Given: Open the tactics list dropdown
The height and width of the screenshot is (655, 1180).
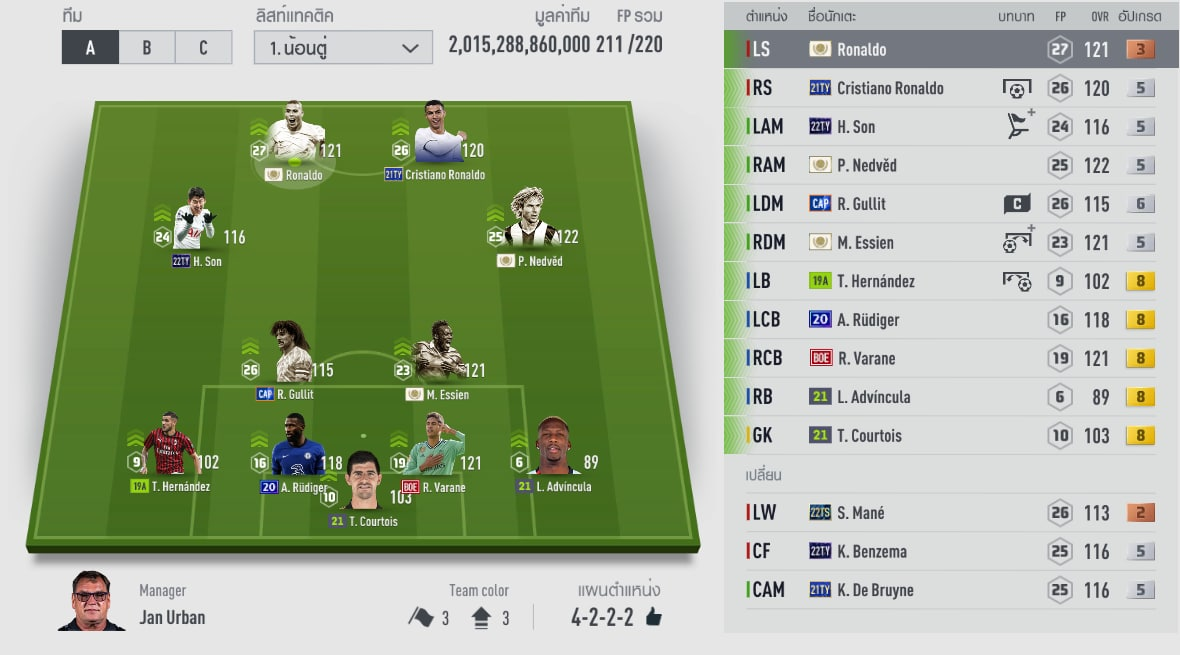Looking at the screenshot, I should pyautogui.click(x=343, y=47).
